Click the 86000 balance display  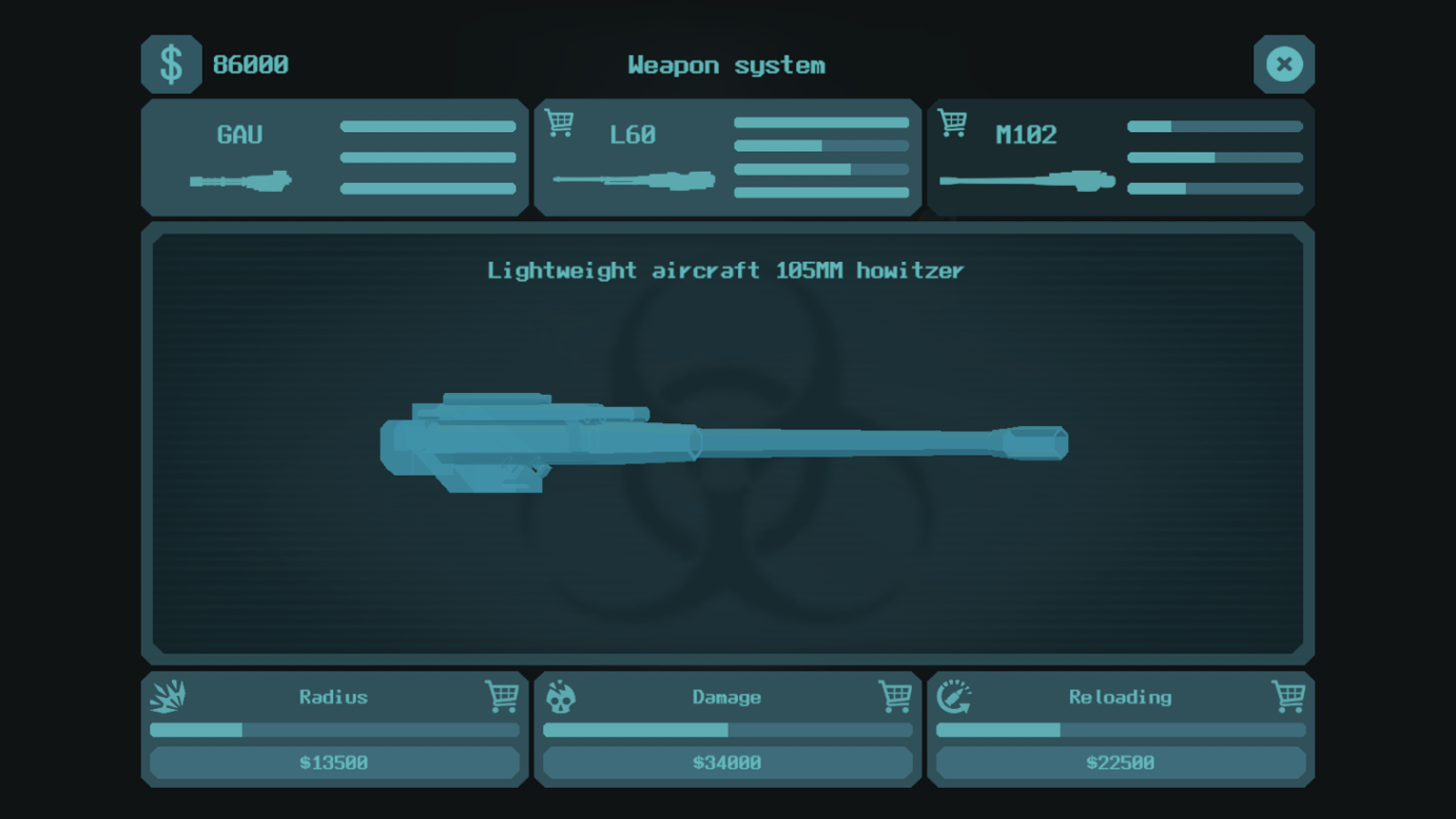pos(249,64)
